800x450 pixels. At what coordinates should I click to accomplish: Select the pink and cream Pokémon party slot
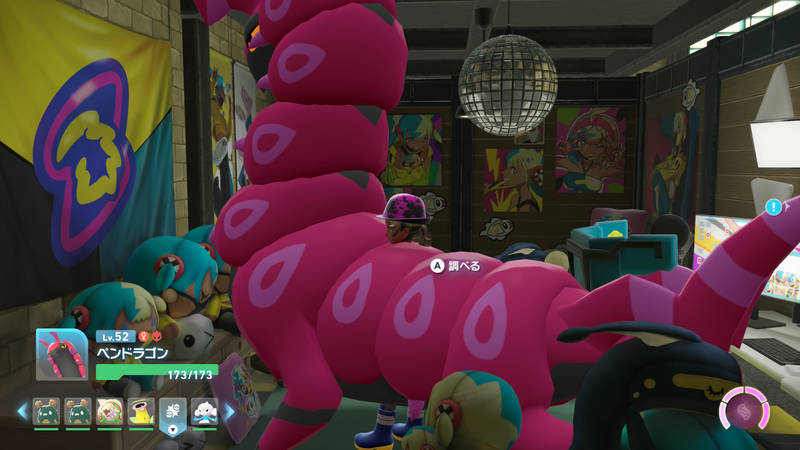tap(109, 411)
